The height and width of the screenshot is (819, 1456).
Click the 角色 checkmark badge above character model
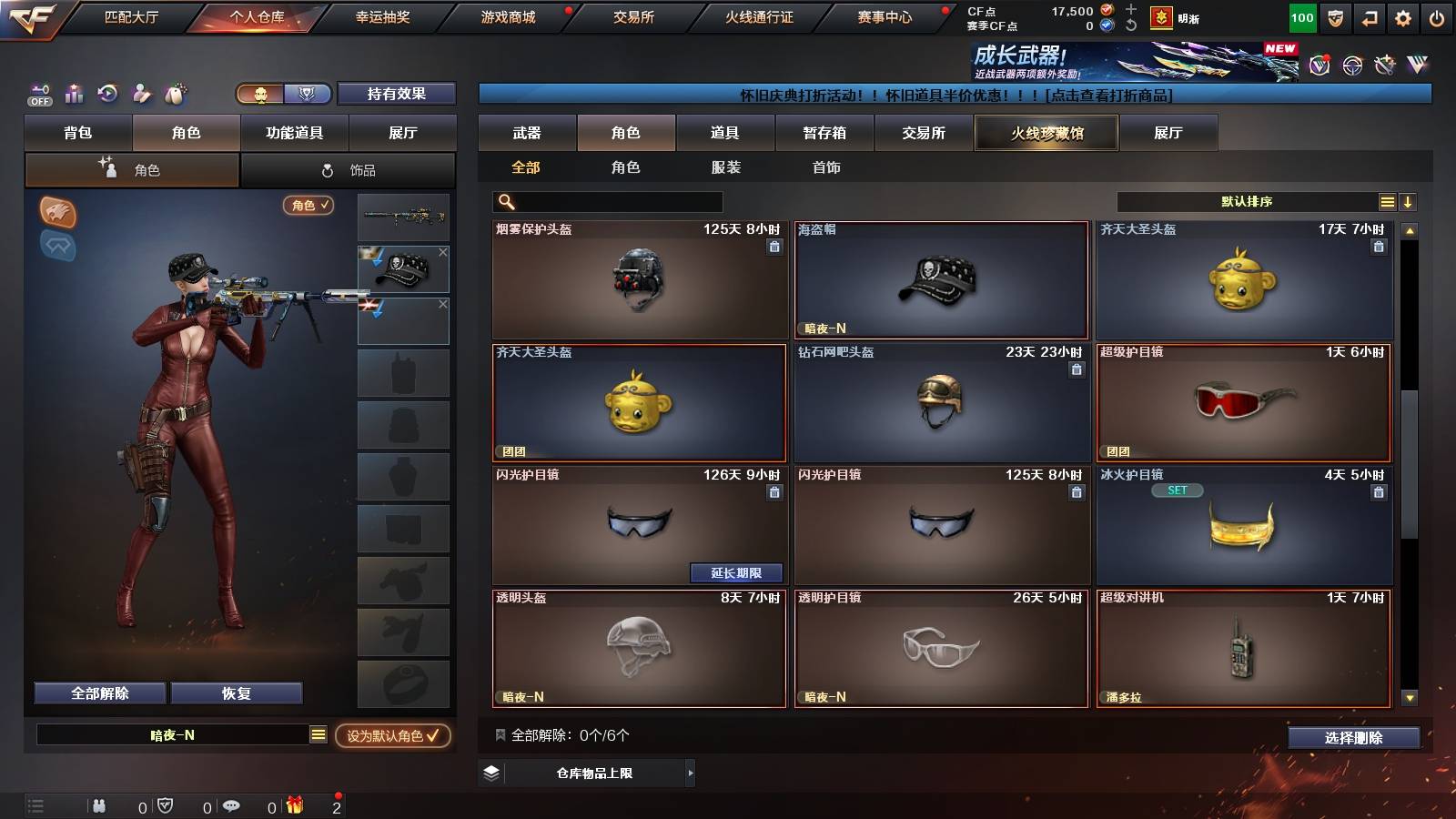(x=308, y=206)
